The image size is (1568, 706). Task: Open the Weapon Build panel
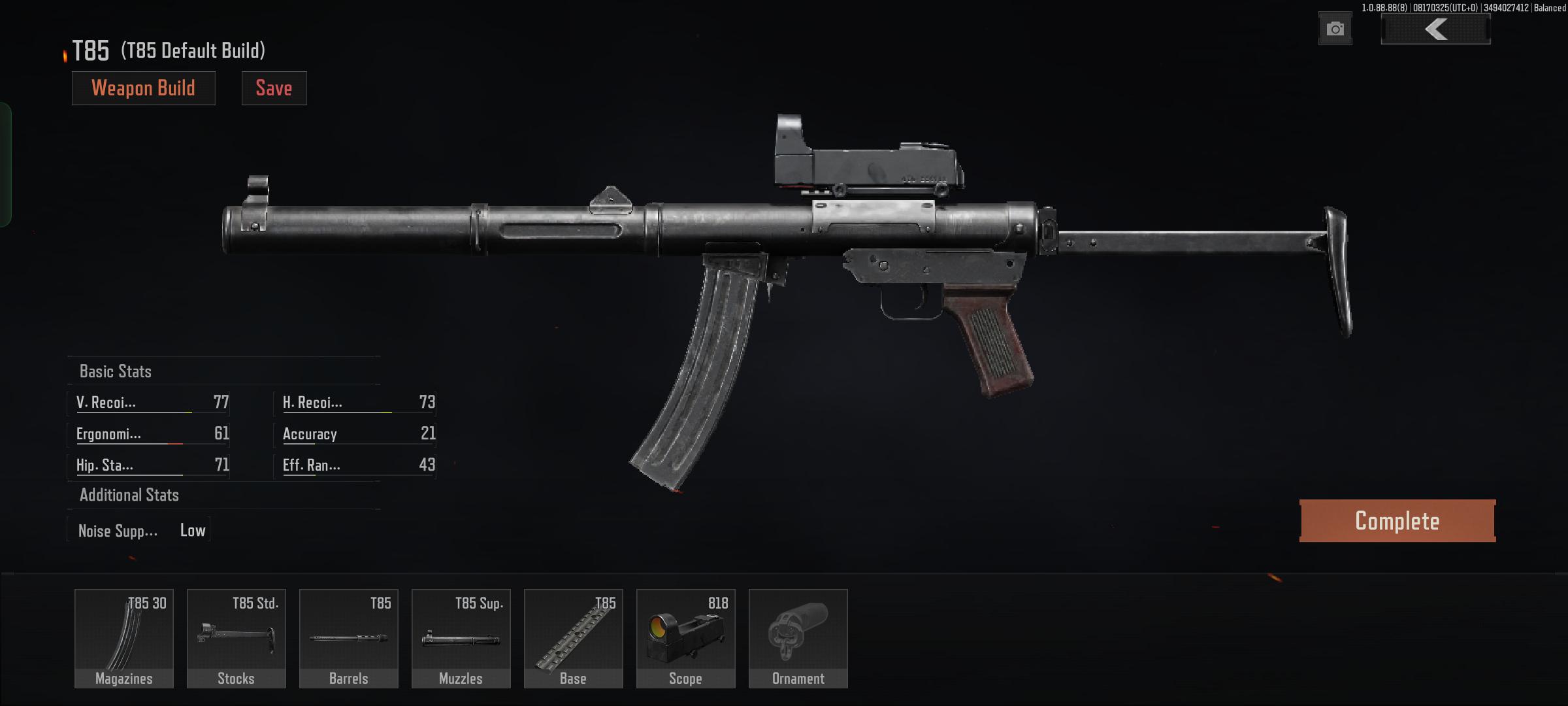click(x=143, y=88)
